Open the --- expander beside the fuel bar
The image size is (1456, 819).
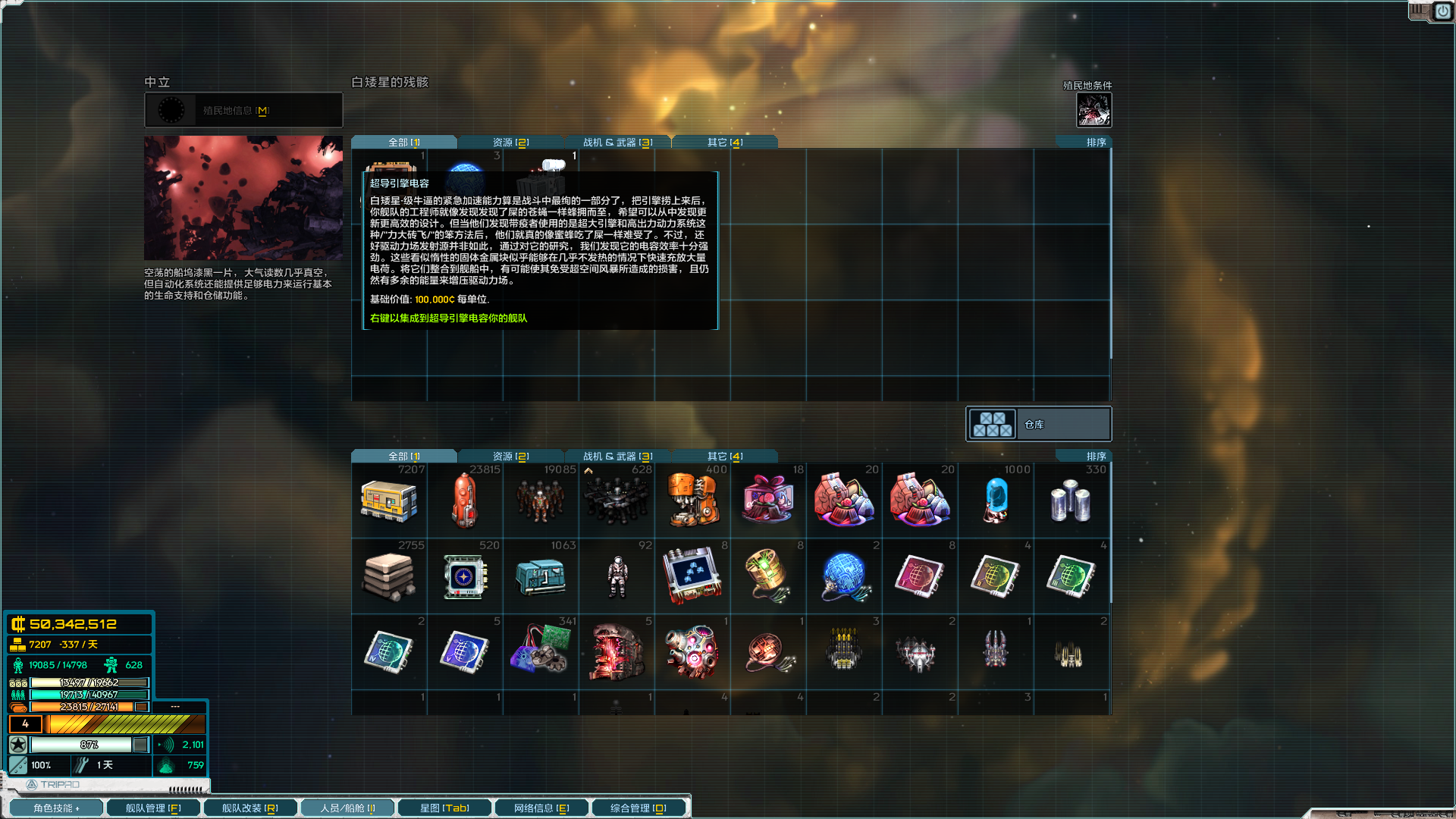click(x=176, y=706)
